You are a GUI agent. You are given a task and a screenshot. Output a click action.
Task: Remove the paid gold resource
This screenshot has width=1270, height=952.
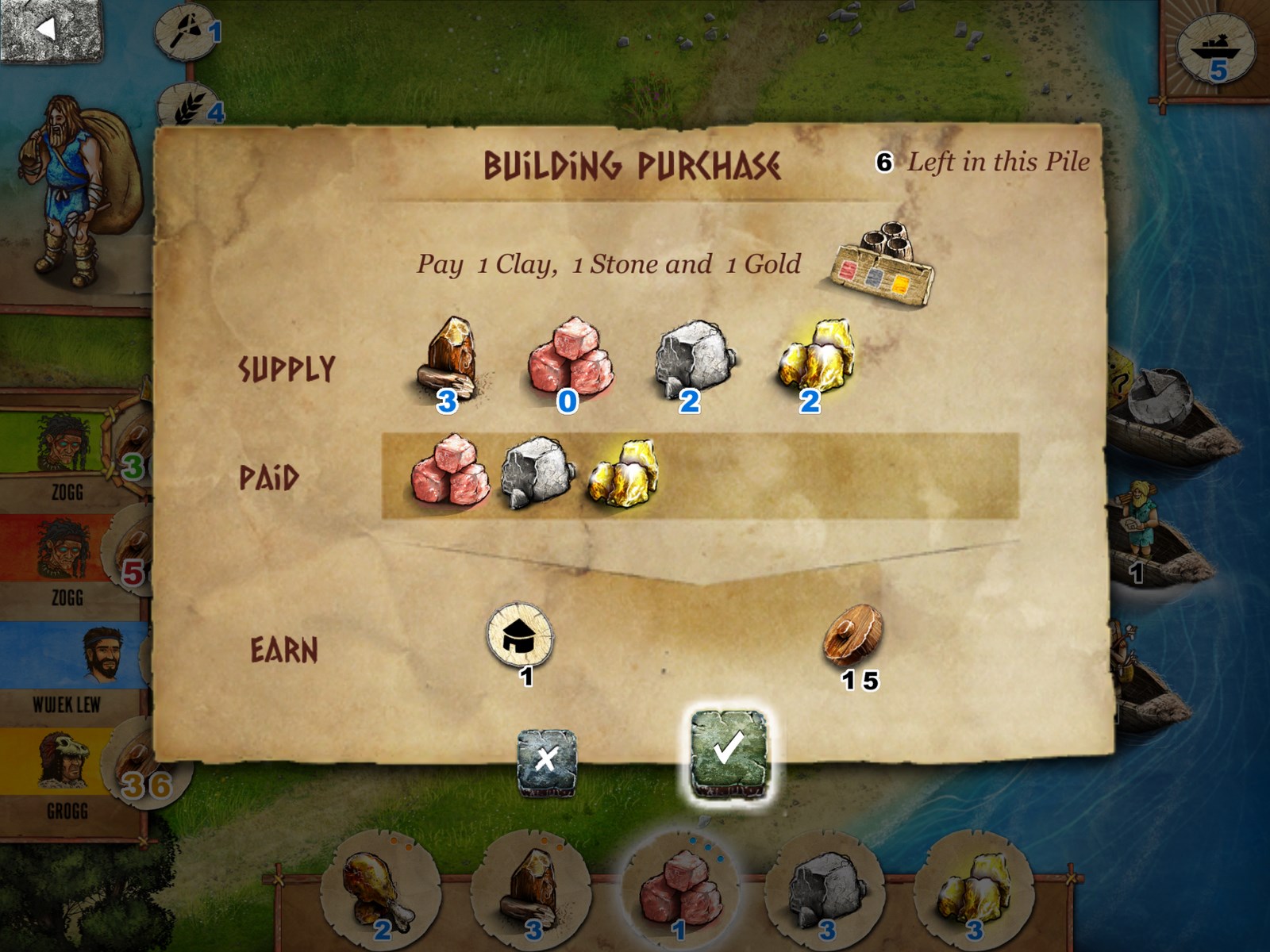(624, 473)
